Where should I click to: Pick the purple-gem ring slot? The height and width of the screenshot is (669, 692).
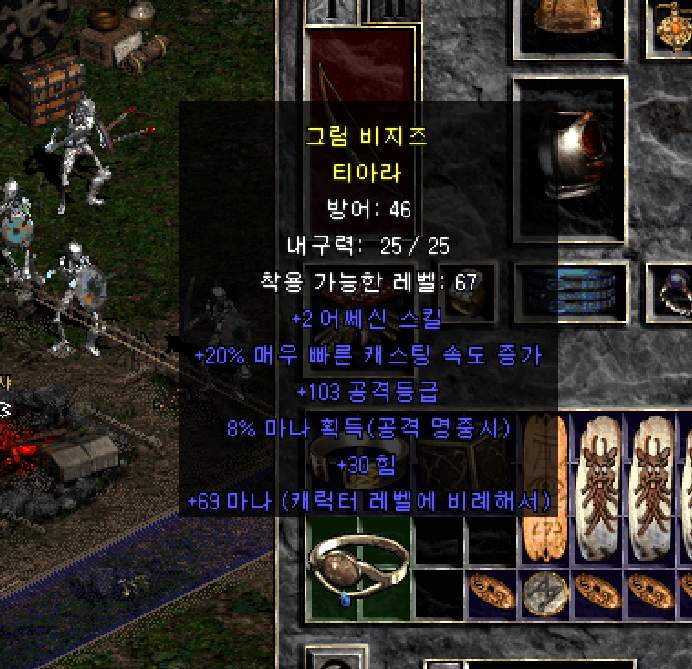[x=669, y=291]
